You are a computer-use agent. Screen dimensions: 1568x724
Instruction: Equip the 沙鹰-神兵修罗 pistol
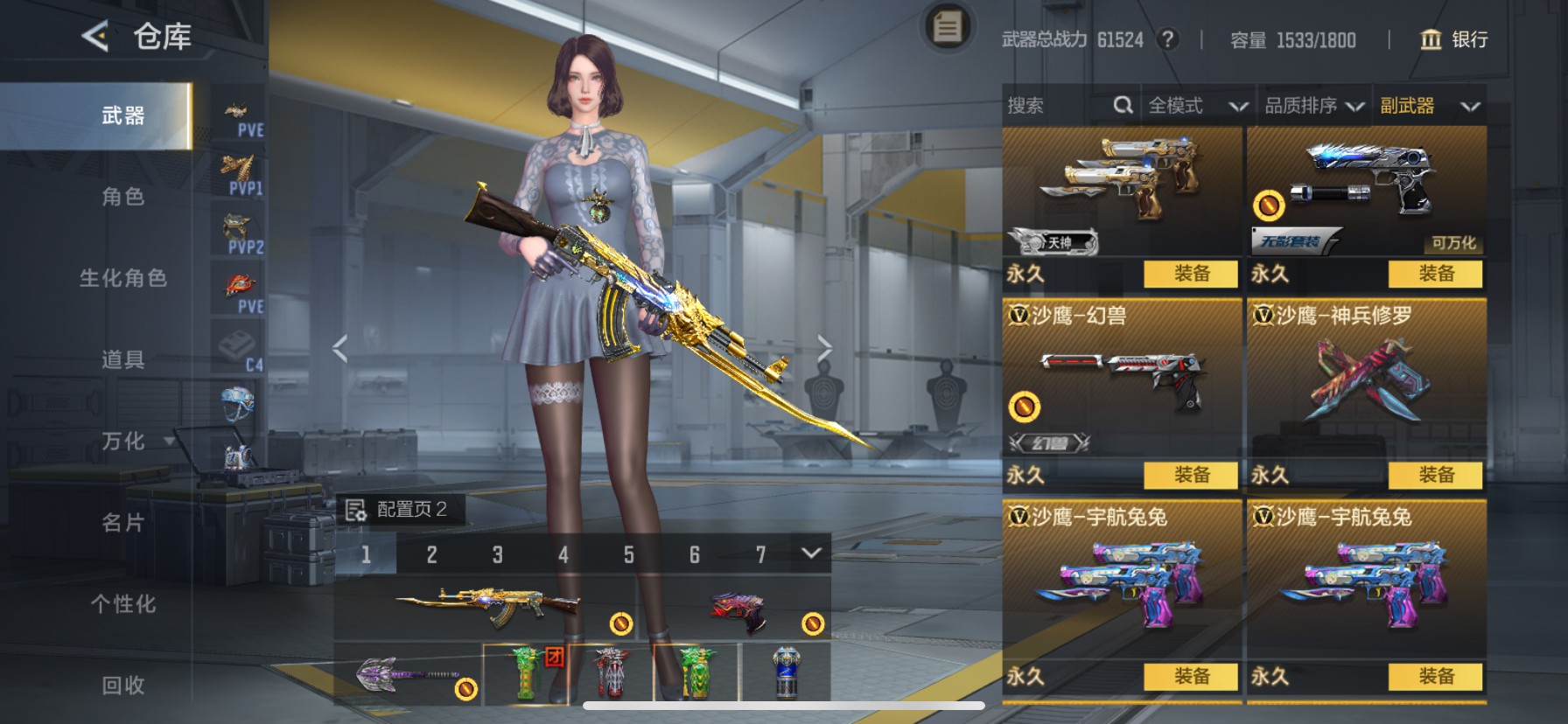1435,475
